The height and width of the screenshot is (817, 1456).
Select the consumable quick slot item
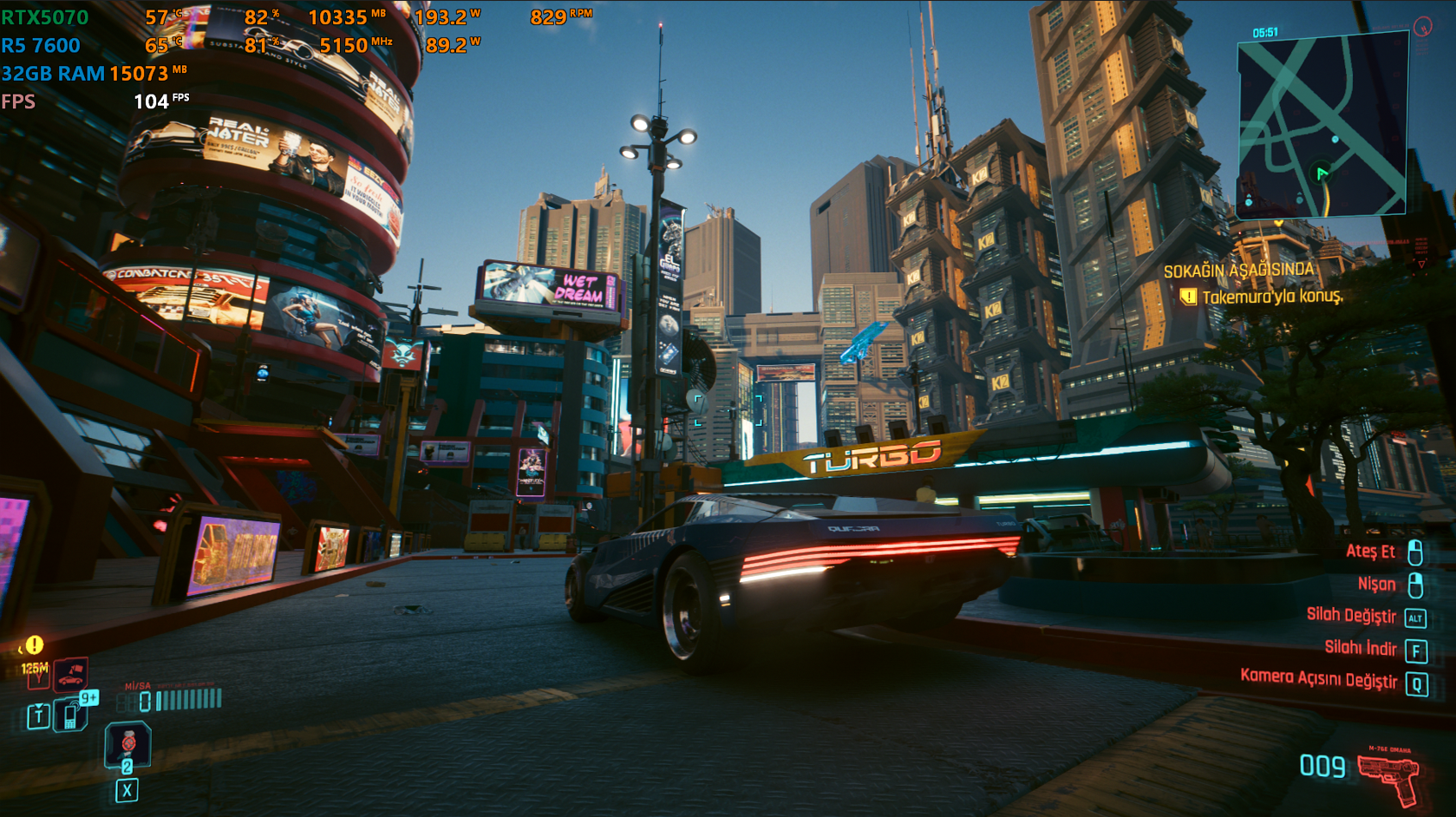click(127, 745)
